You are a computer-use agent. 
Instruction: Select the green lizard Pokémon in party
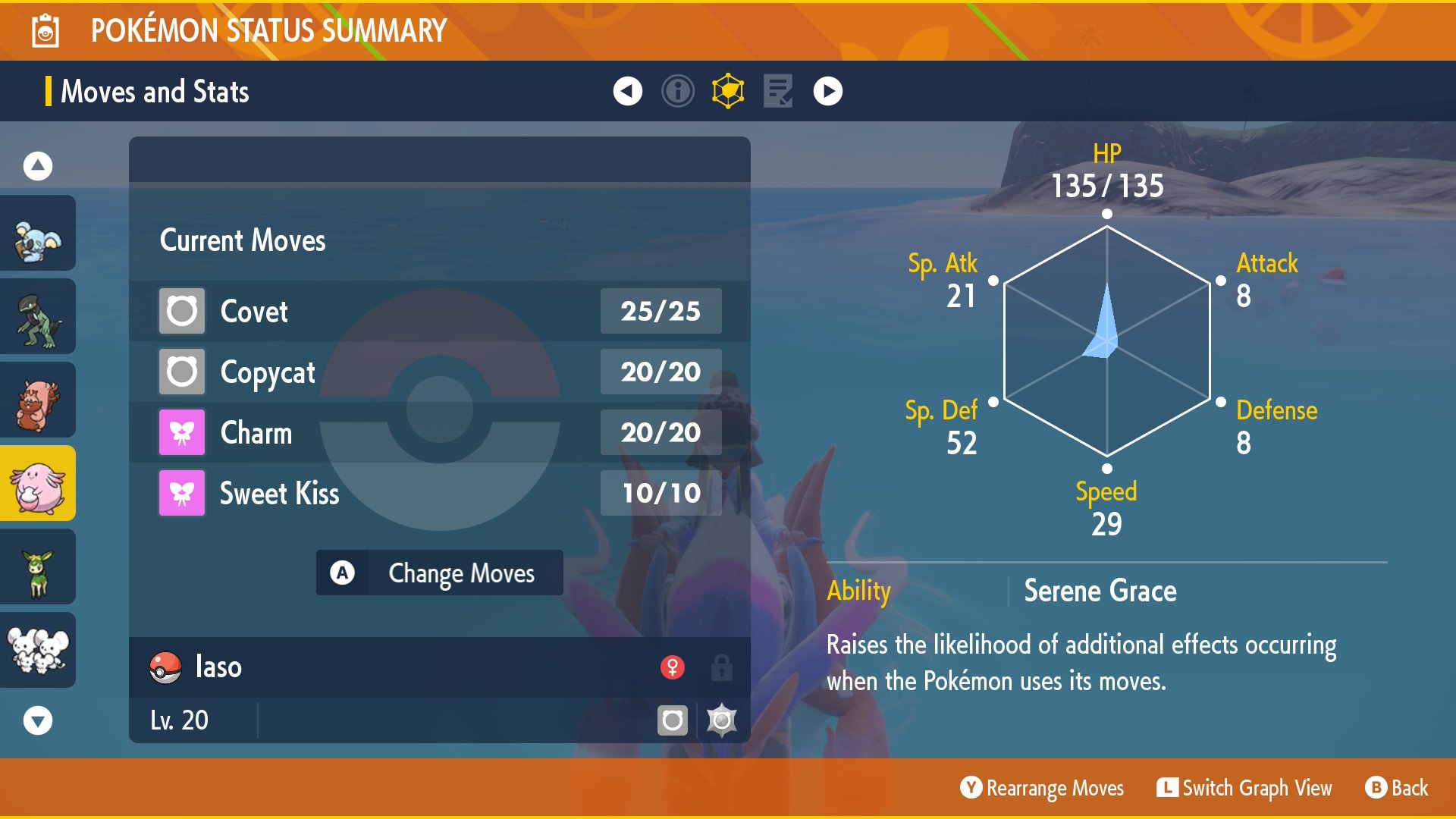pos(38,317)
